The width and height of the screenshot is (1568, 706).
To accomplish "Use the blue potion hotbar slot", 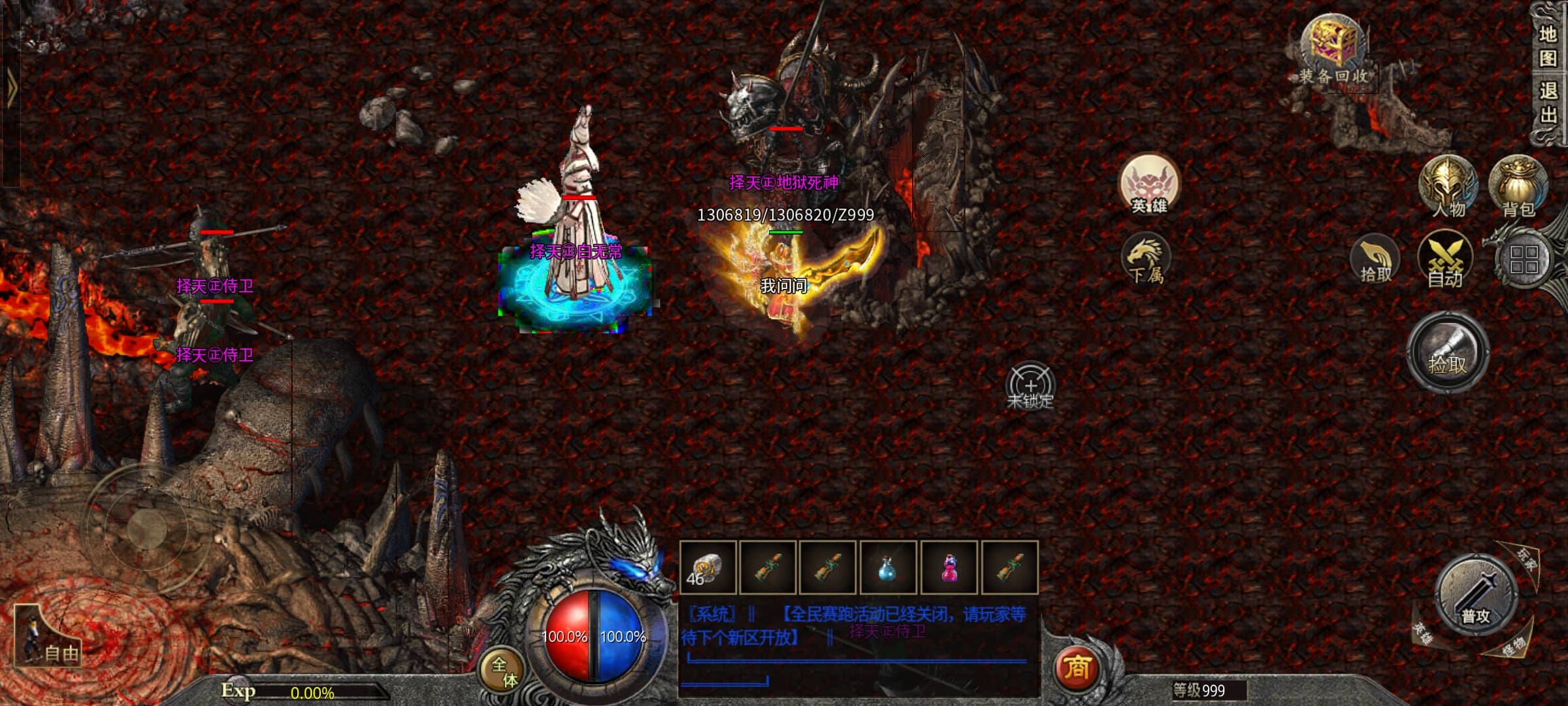I will (887, 567).
